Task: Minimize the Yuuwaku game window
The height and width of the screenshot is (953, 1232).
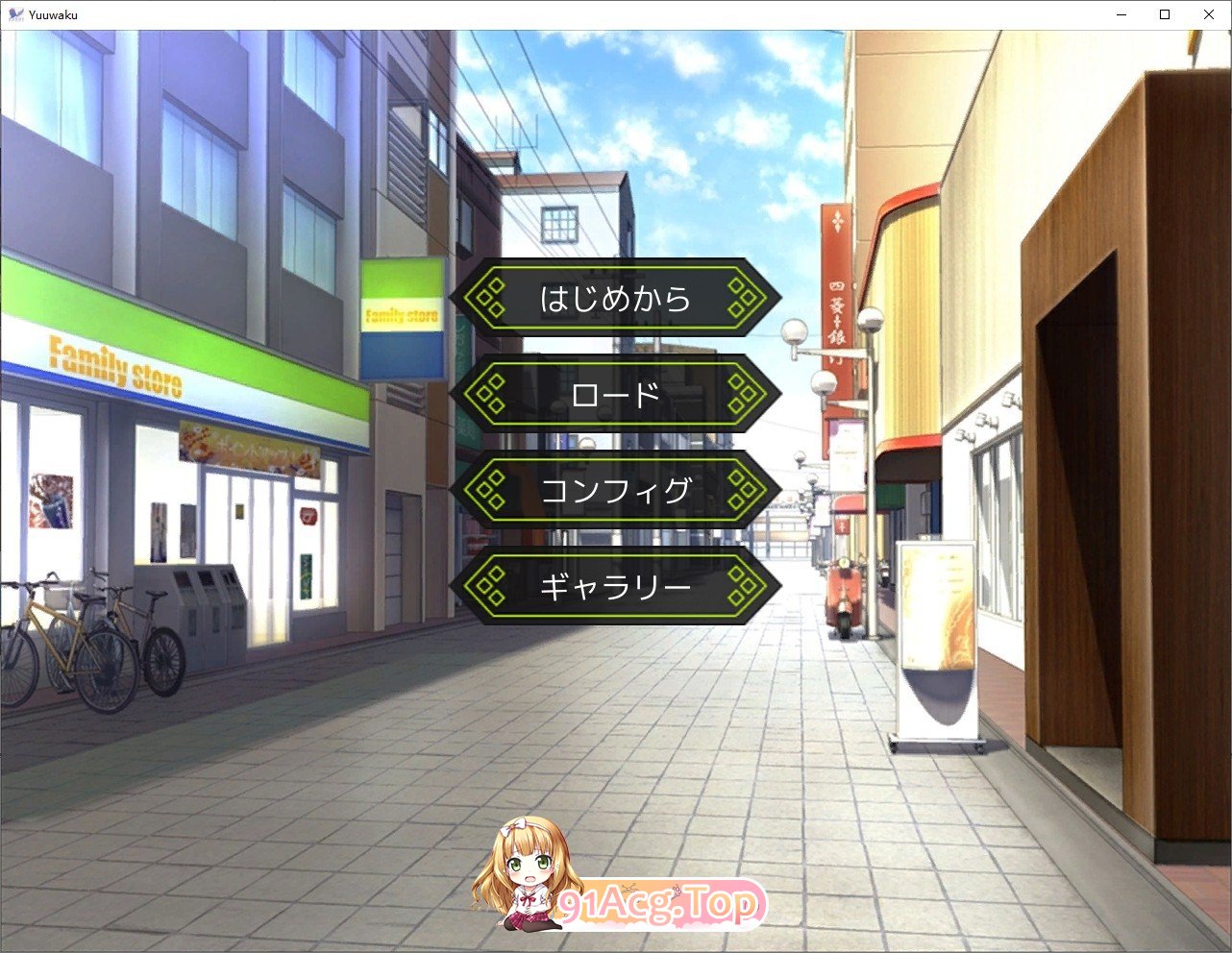Action: click(1121, 13)
